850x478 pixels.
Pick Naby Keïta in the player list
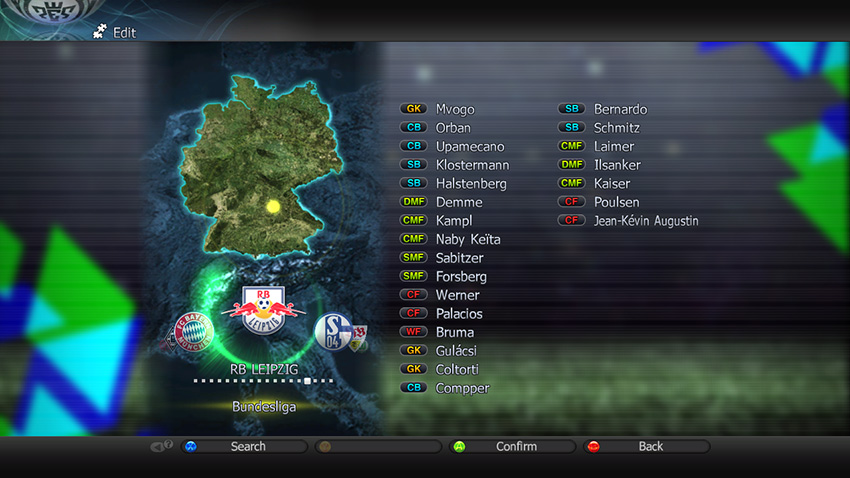(x=468, y=240)
